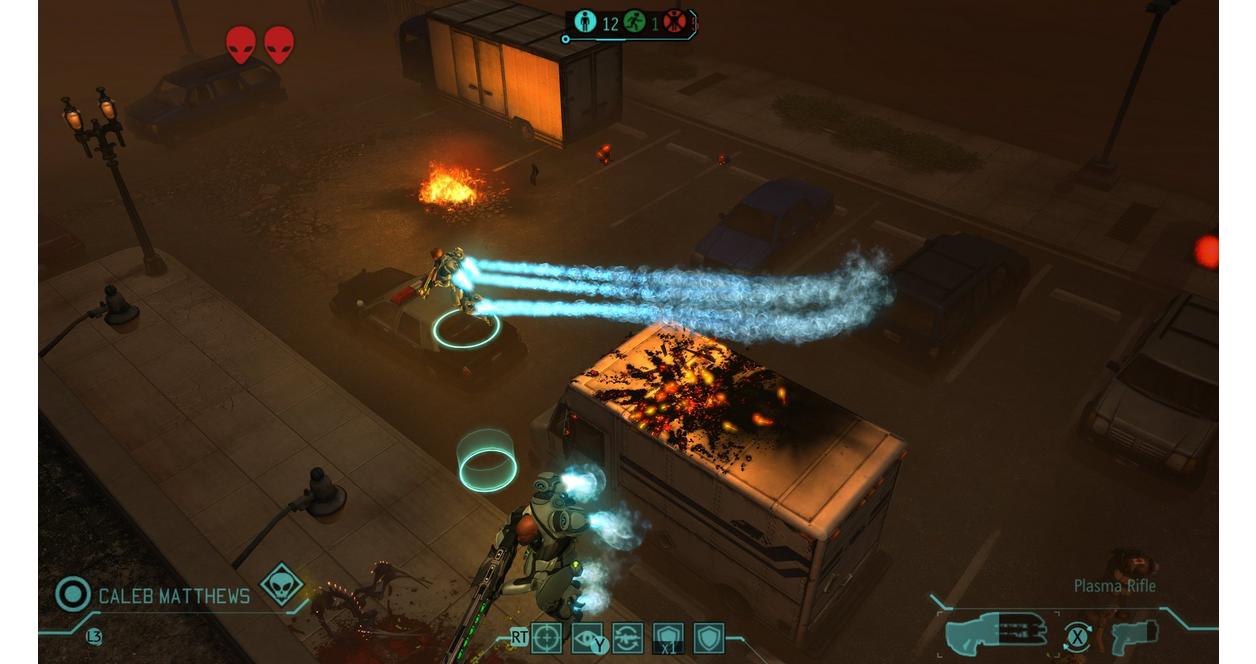Viewport: 1256px width, 664px height.
Task: Click the circular emblem beside Caleb Matthews
Action: coord(73,594)
